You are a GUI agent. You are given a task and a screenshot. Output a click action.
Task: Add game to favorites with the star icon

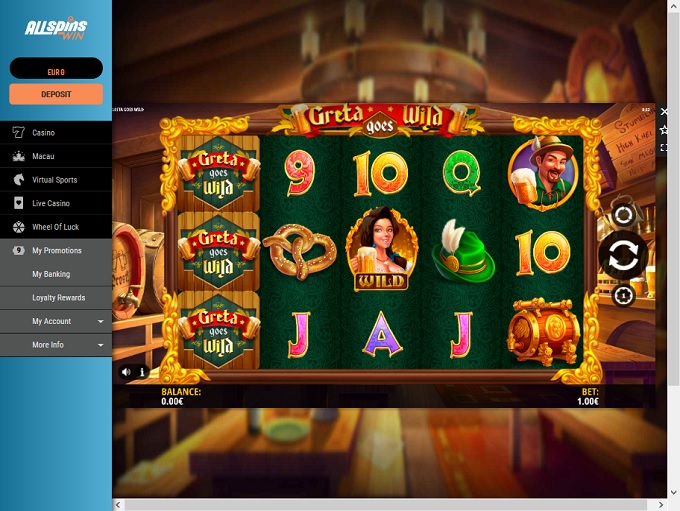click(x=664, y=129)
